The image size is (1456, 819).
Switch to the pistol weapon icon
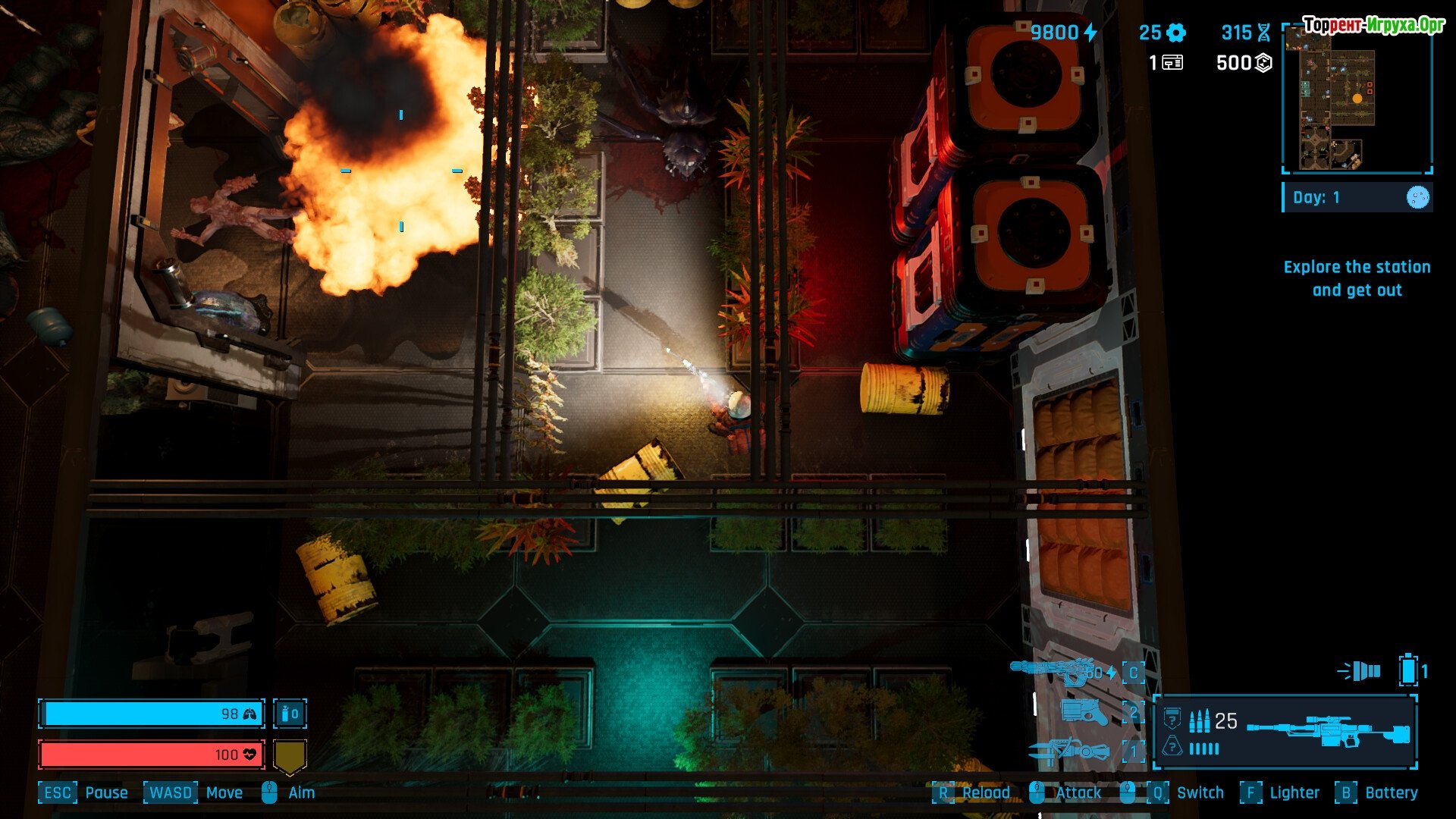coord(1084,712)
